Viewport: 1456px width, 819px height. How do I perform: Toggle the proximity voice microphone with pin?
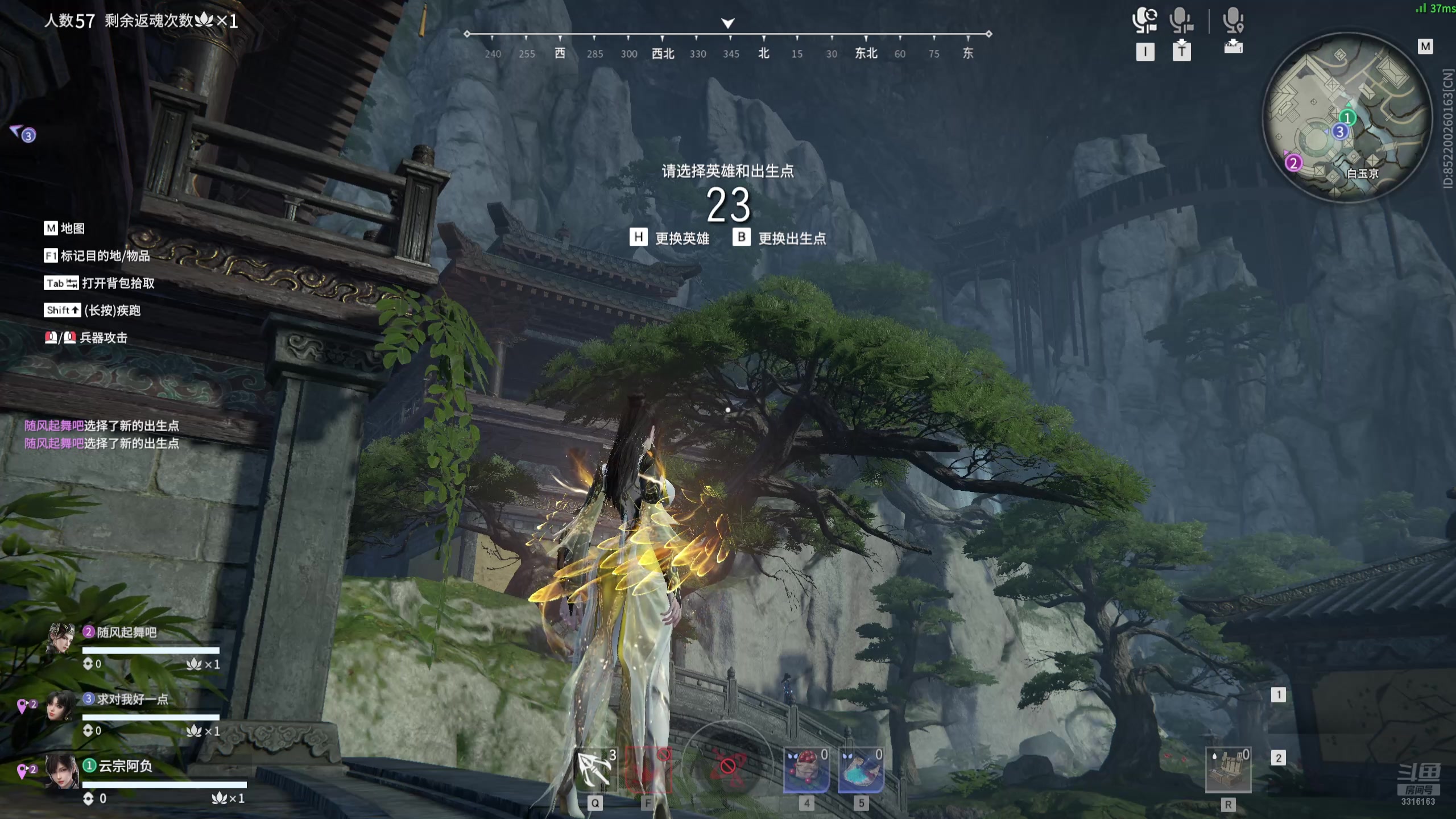pyautogui.click(x=1233, y=20)
